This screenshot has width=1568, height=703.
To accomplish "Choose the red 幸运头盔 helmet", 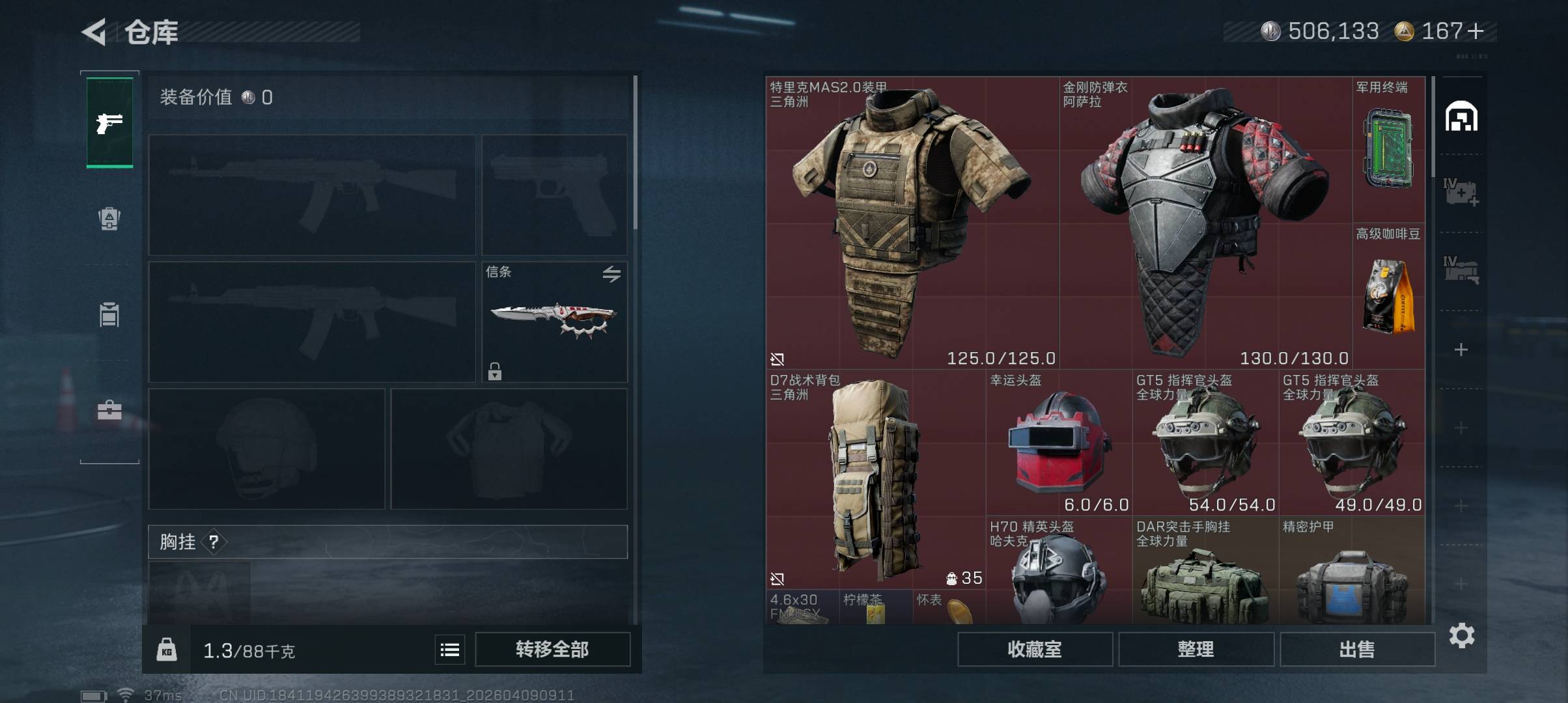I will 1059,443.
